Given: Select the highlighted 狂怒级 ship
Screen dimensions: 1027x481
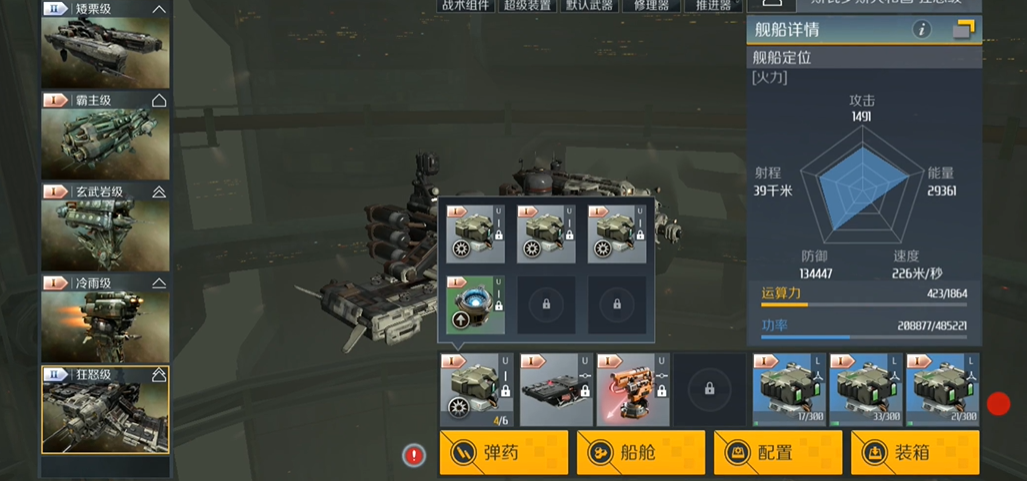Looking at the screenshot, I should (x=105, y=410).
